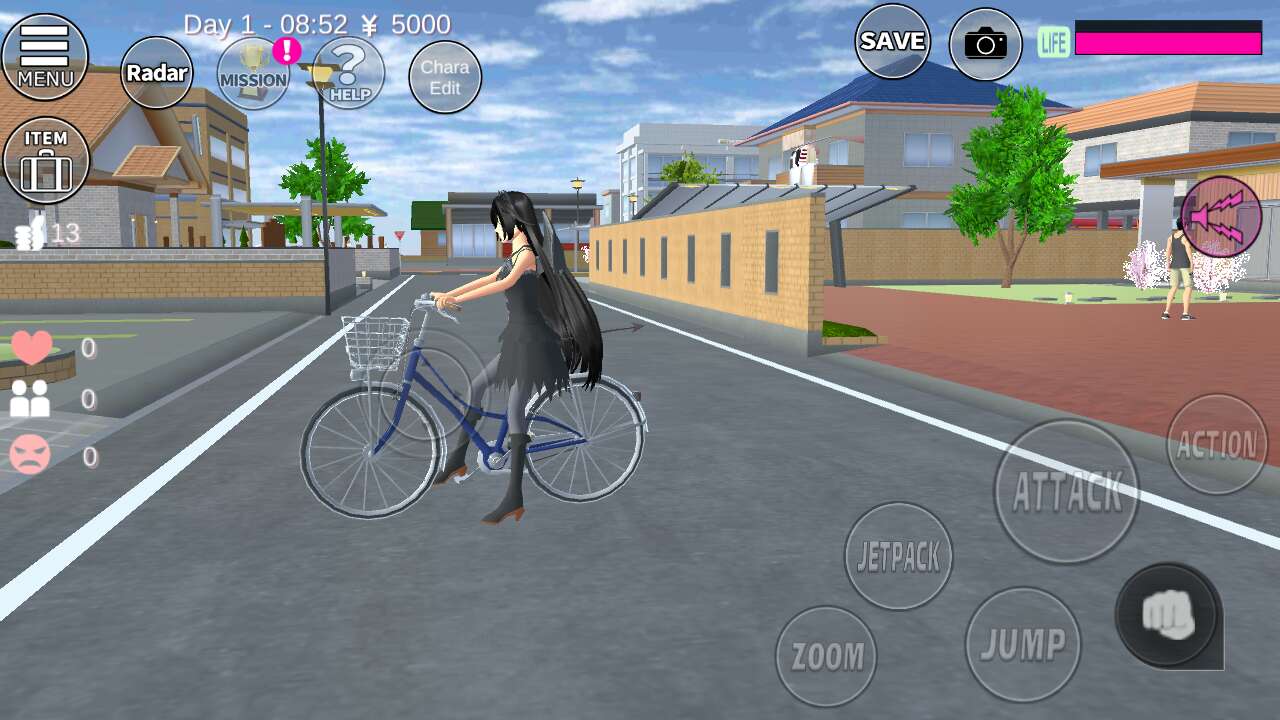Tap the JUMP button
1280x720 pixels.
click(x=1023, y=644)
